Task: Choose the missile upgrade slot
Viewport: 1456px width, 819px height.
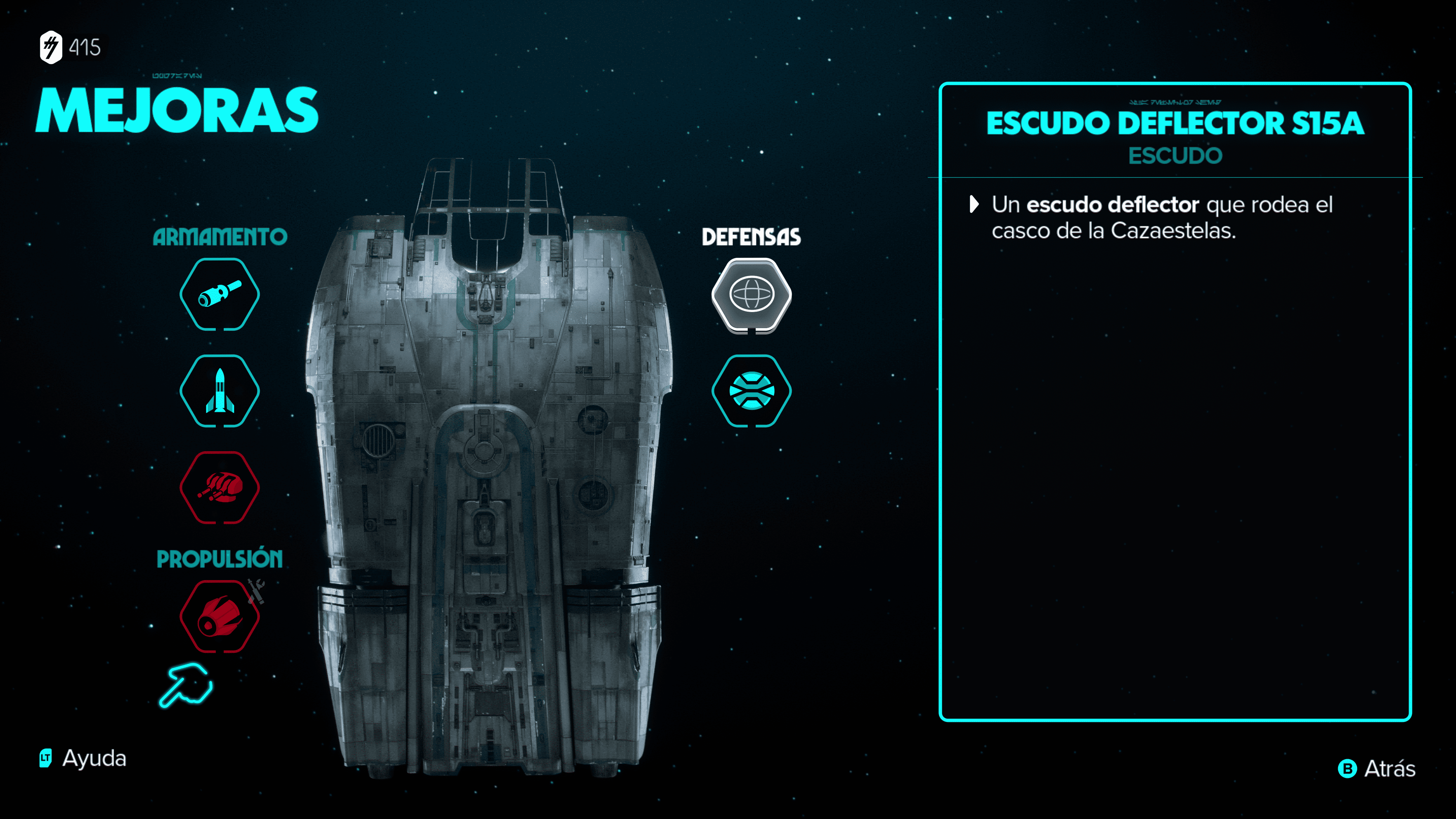Action: pos(219,391)
